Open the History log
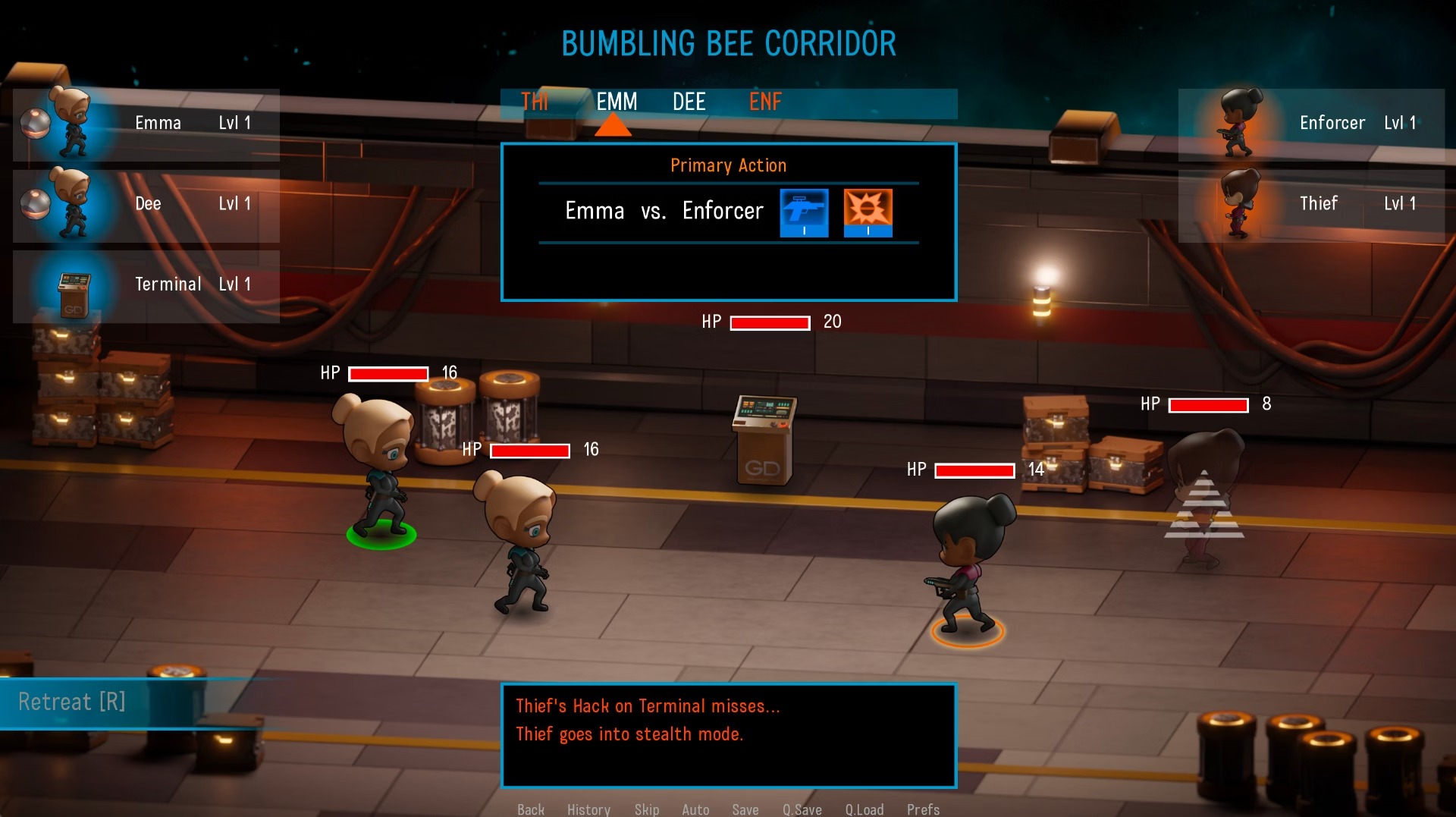The width and height of the screenshot is (1456, 817). tap(588, 809)
